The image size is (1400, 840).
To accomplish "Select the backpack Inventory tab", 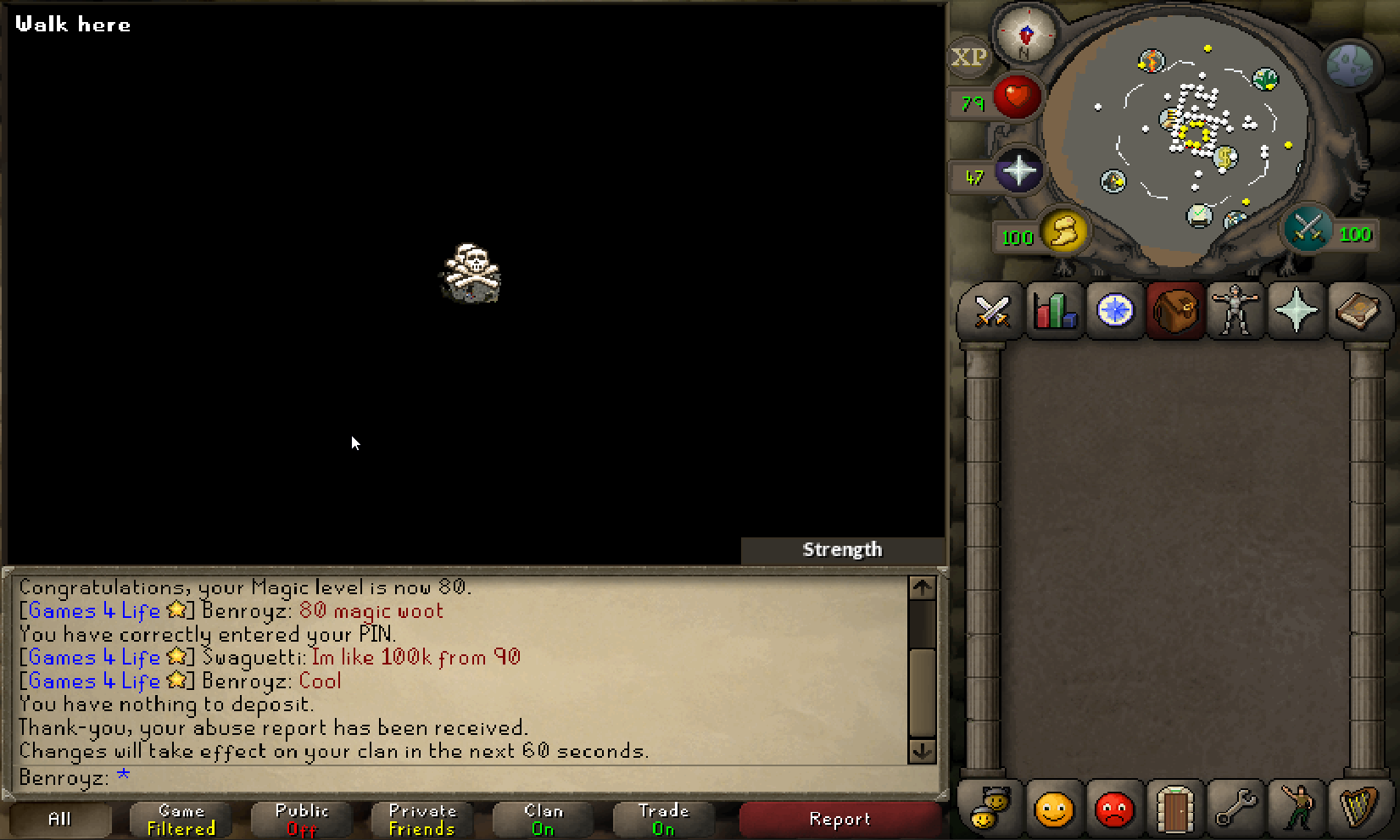I will point(1175,311).
